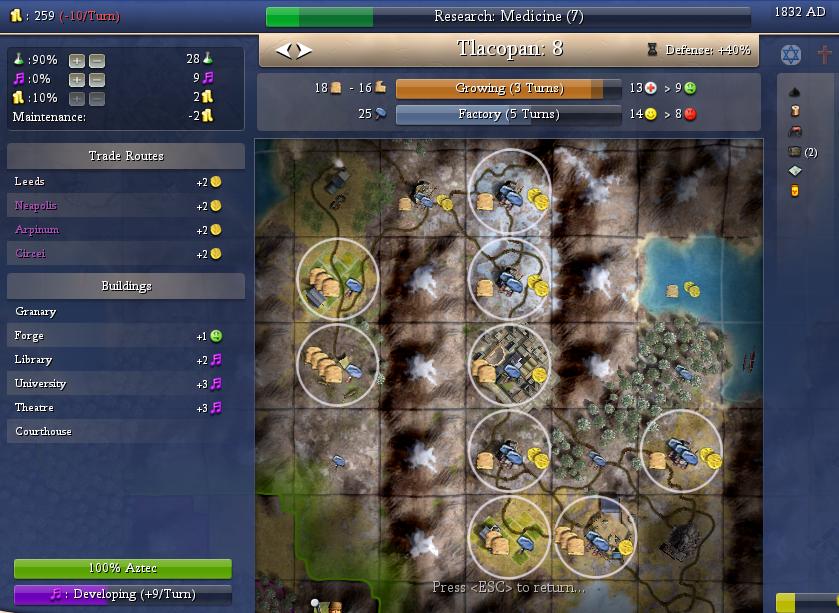Click the Christian cross religion icon
839x613 pixels.
tap(824, 53)
